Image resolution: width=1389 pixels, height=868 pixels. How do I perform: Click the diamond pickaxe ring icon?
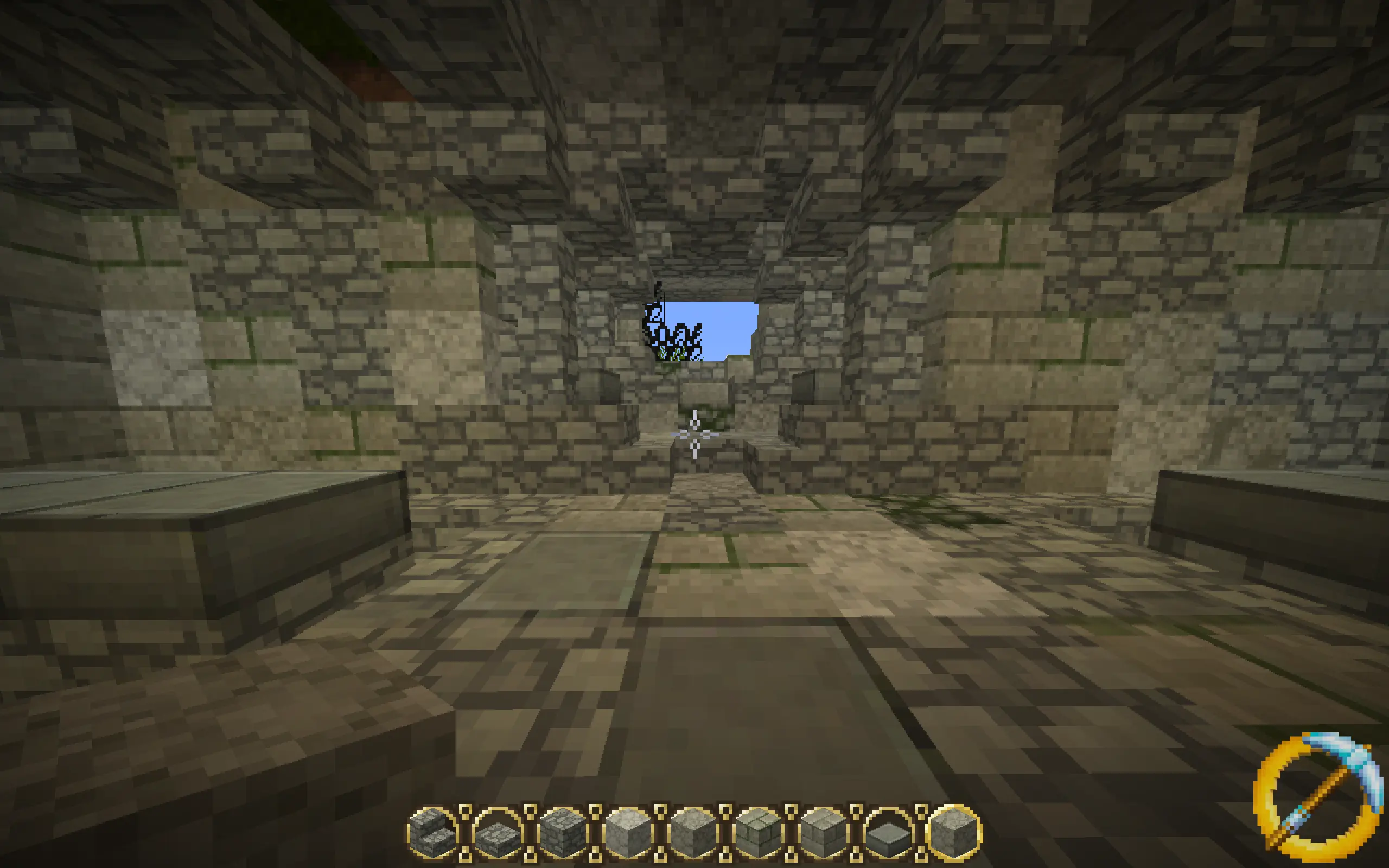pyautogui.click(x=1317, y=797)
